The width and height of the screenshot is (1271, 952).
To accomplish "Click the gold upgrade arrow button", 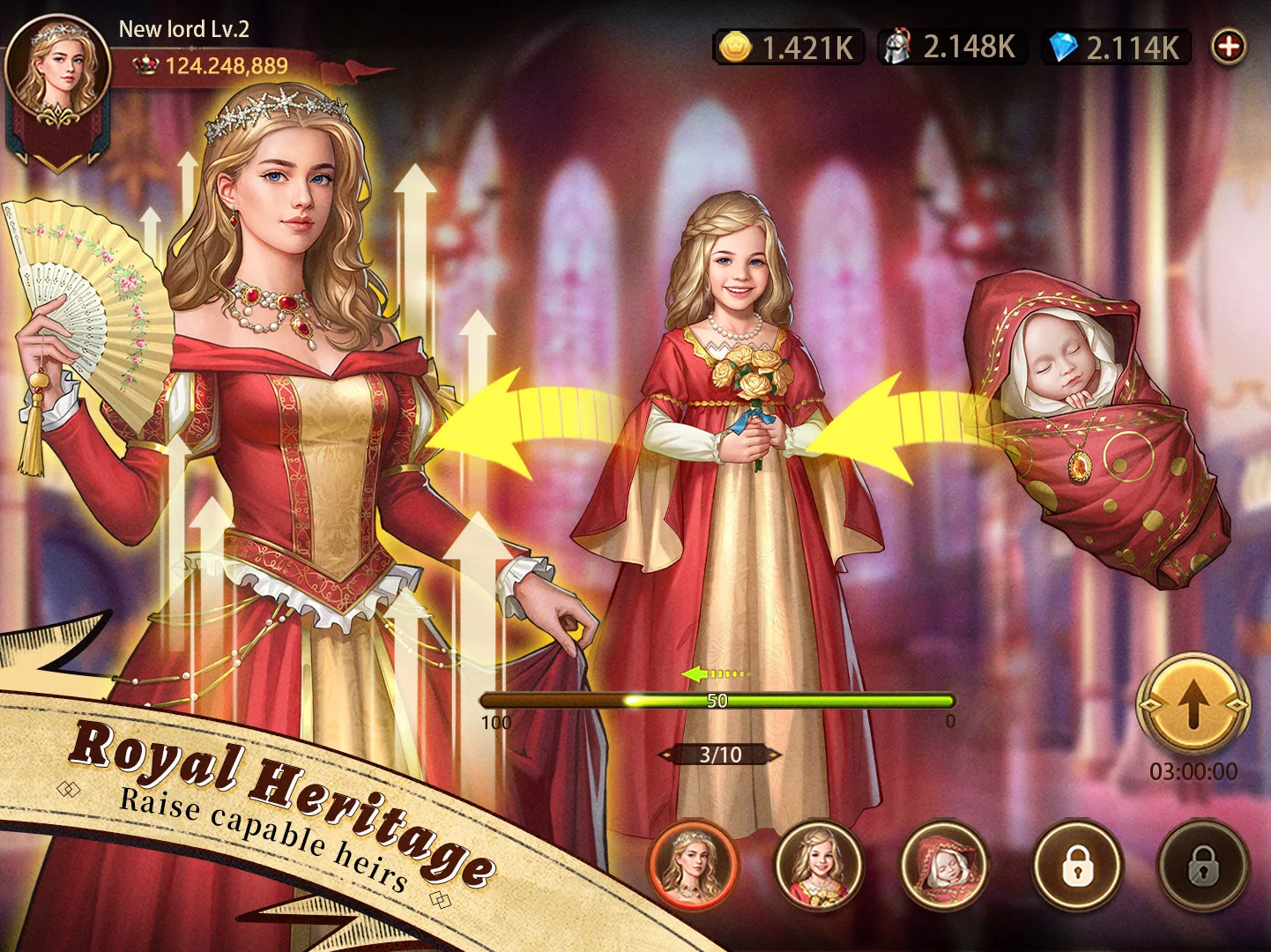I will pyautogui.click(x=1193, y=706).
